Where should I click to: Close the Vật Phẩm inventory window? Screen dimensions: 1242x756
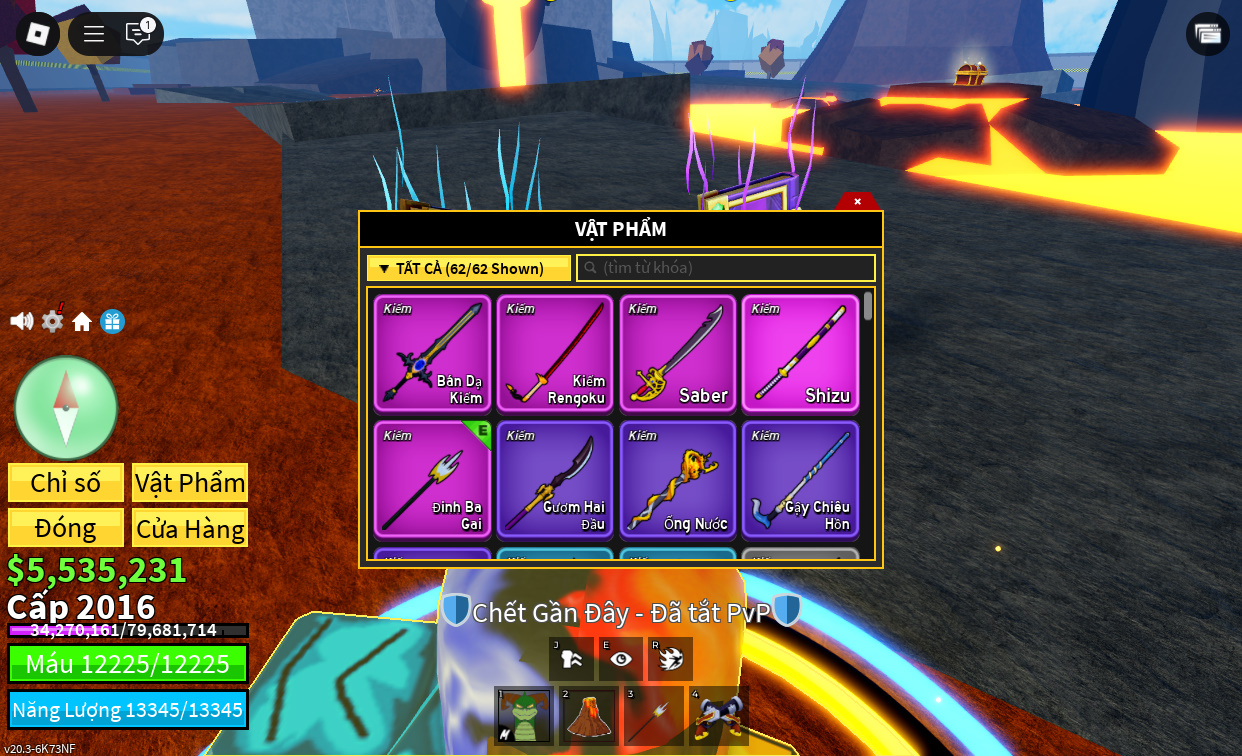(x=857, y=201)
